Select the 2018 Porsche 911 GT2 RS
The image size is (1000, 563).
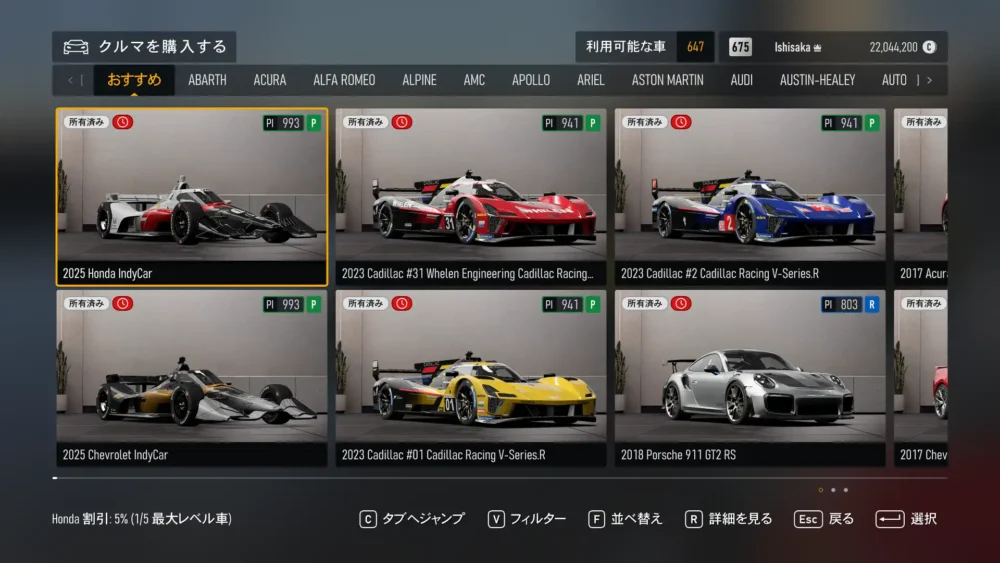click(x=750, y=378)
